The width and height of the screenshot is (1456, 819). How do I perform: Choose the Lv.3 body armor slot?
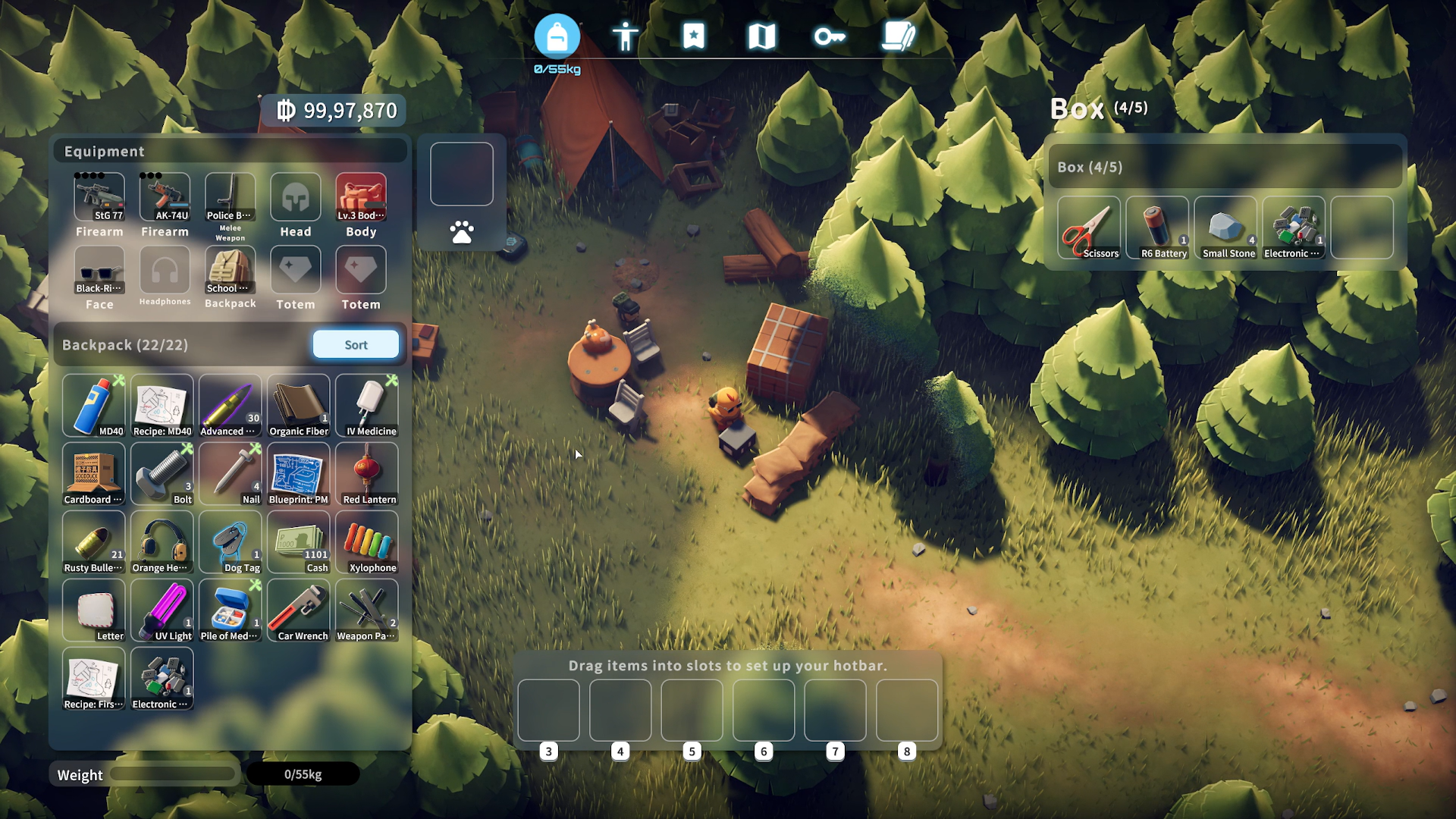[x=361, y=198]
